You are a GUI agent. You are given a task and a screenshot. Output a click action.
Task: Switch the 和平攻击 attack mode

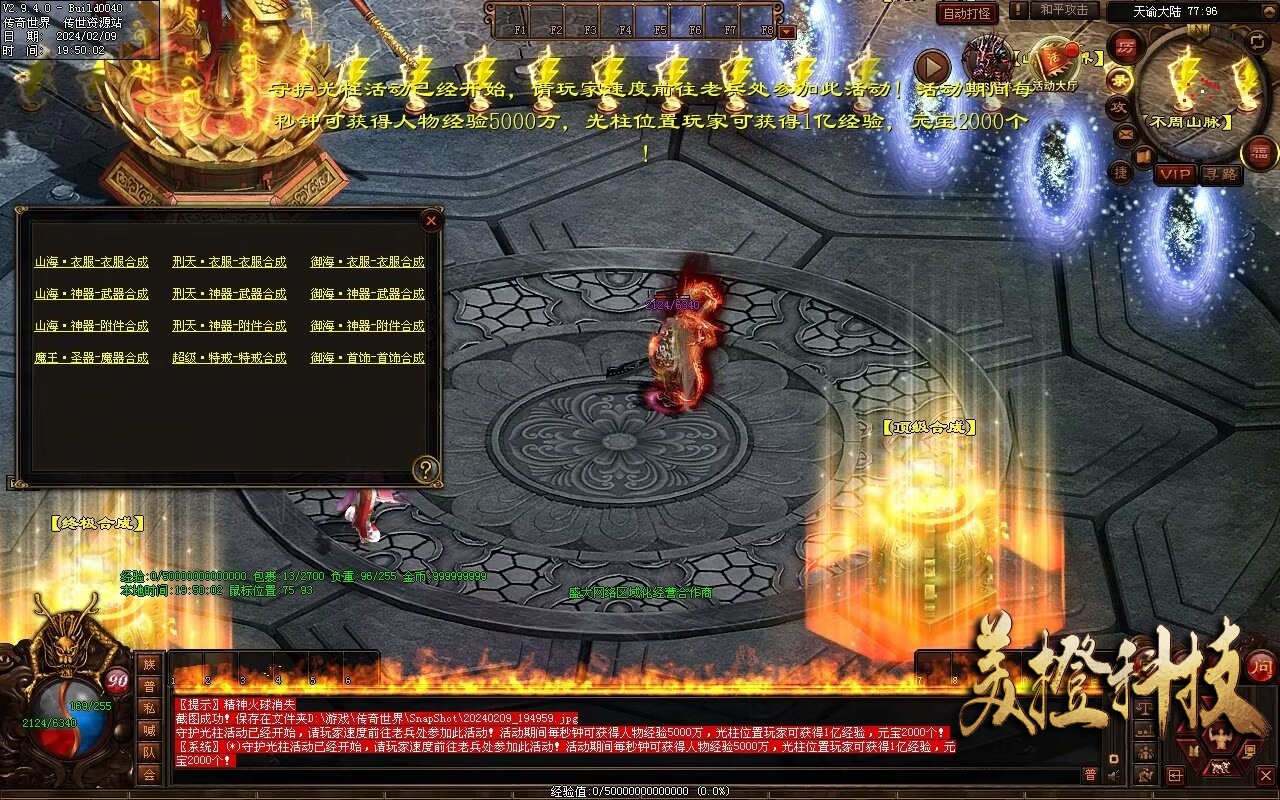point(1064,11)
